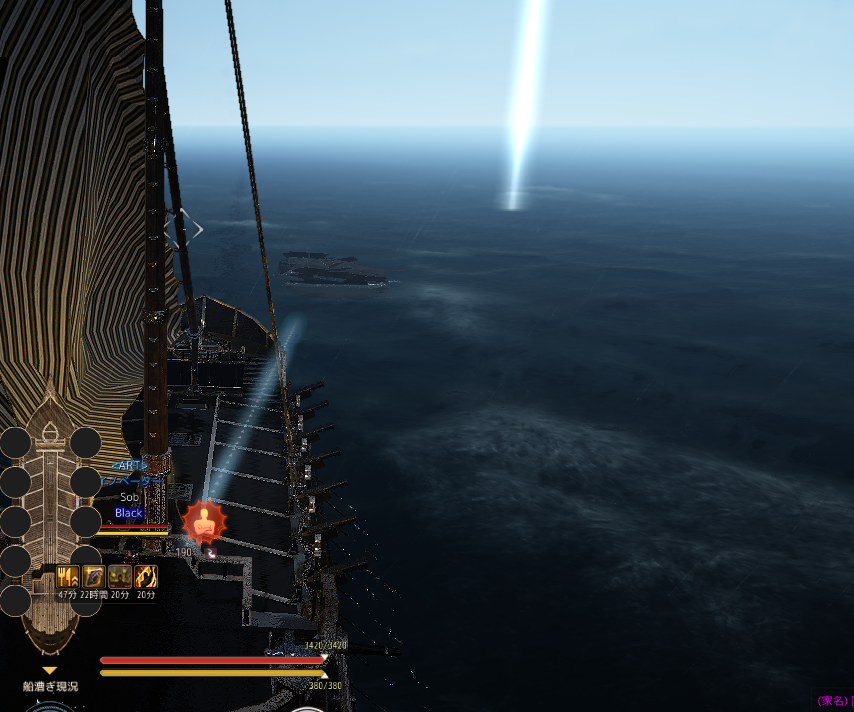Click the flame buff icon

[146, 577]
